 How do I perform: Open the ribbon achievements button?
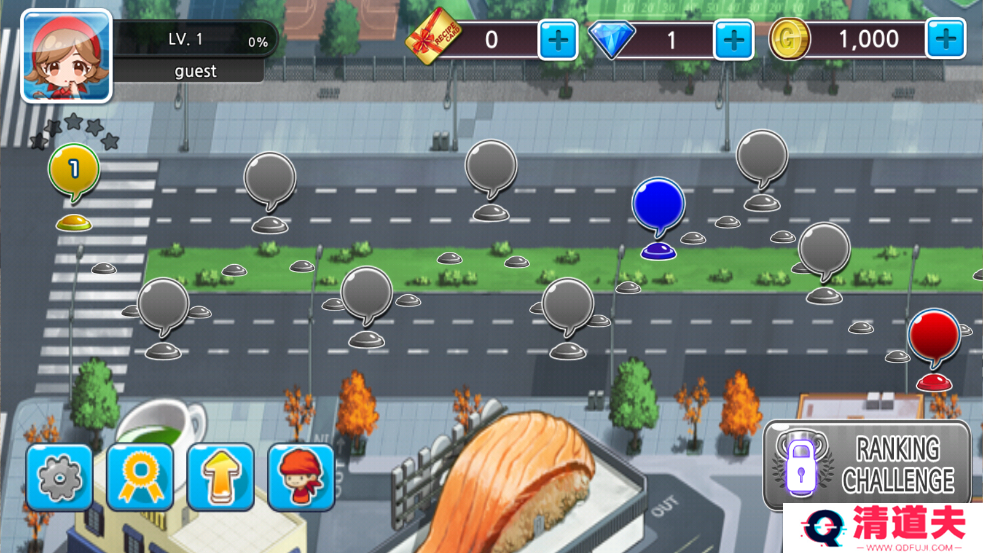click(x=140, y=477)
